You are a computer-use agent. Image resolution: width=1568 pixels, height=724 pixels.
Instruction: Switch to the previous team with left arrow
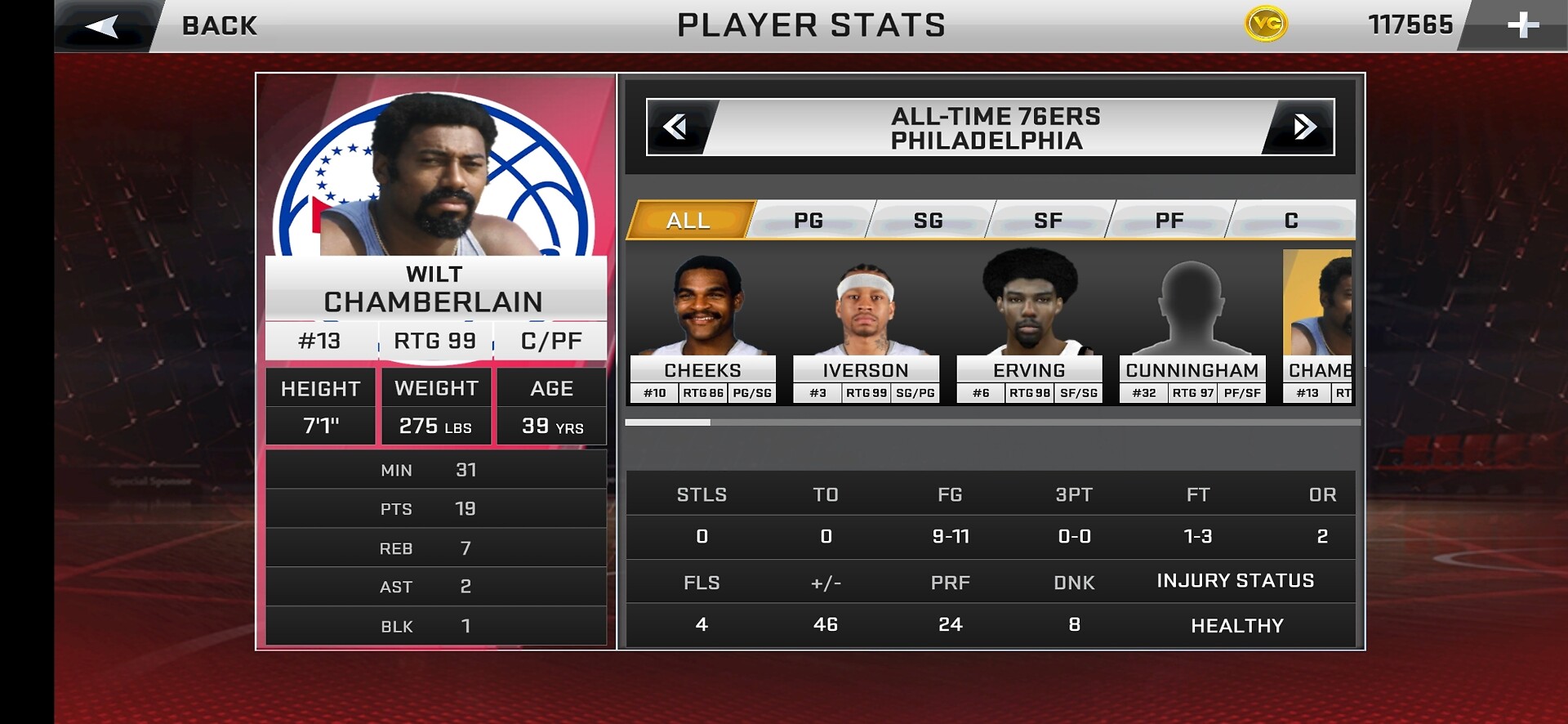click(x=675, y=127)
